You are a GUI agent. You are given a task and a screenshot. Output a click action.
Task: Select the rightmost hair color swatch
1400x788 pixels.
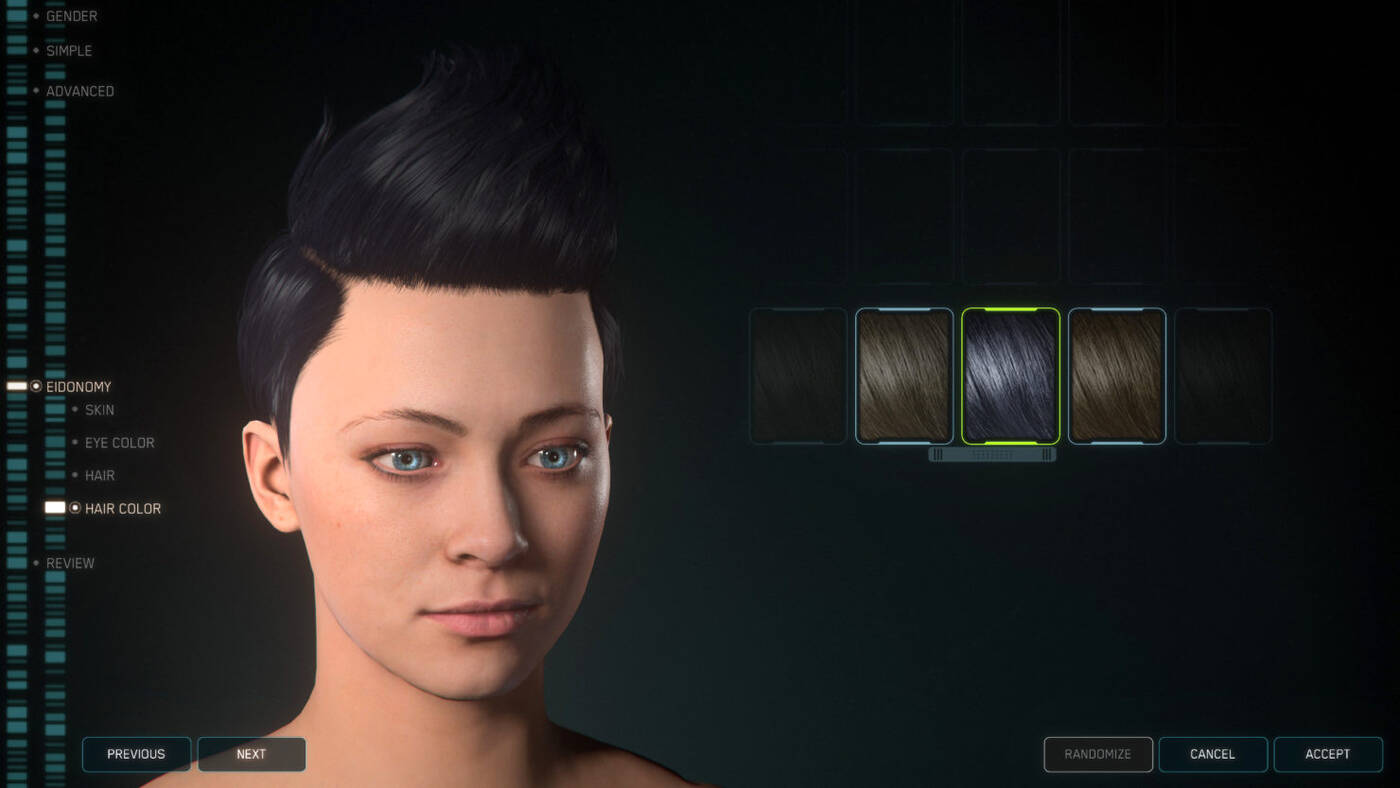coord(1222,375)
